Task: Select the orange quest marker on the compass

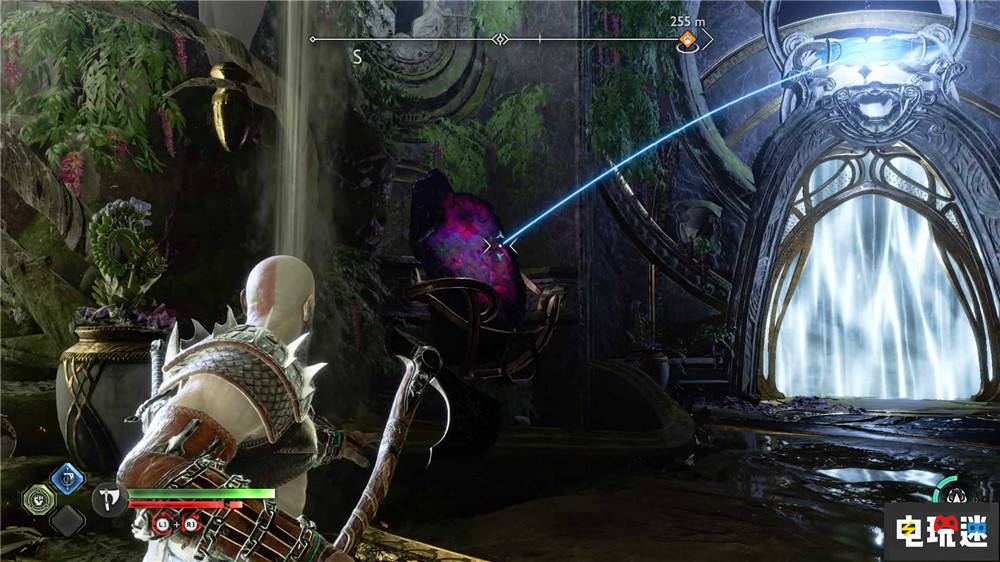Action: pos(688,40)
